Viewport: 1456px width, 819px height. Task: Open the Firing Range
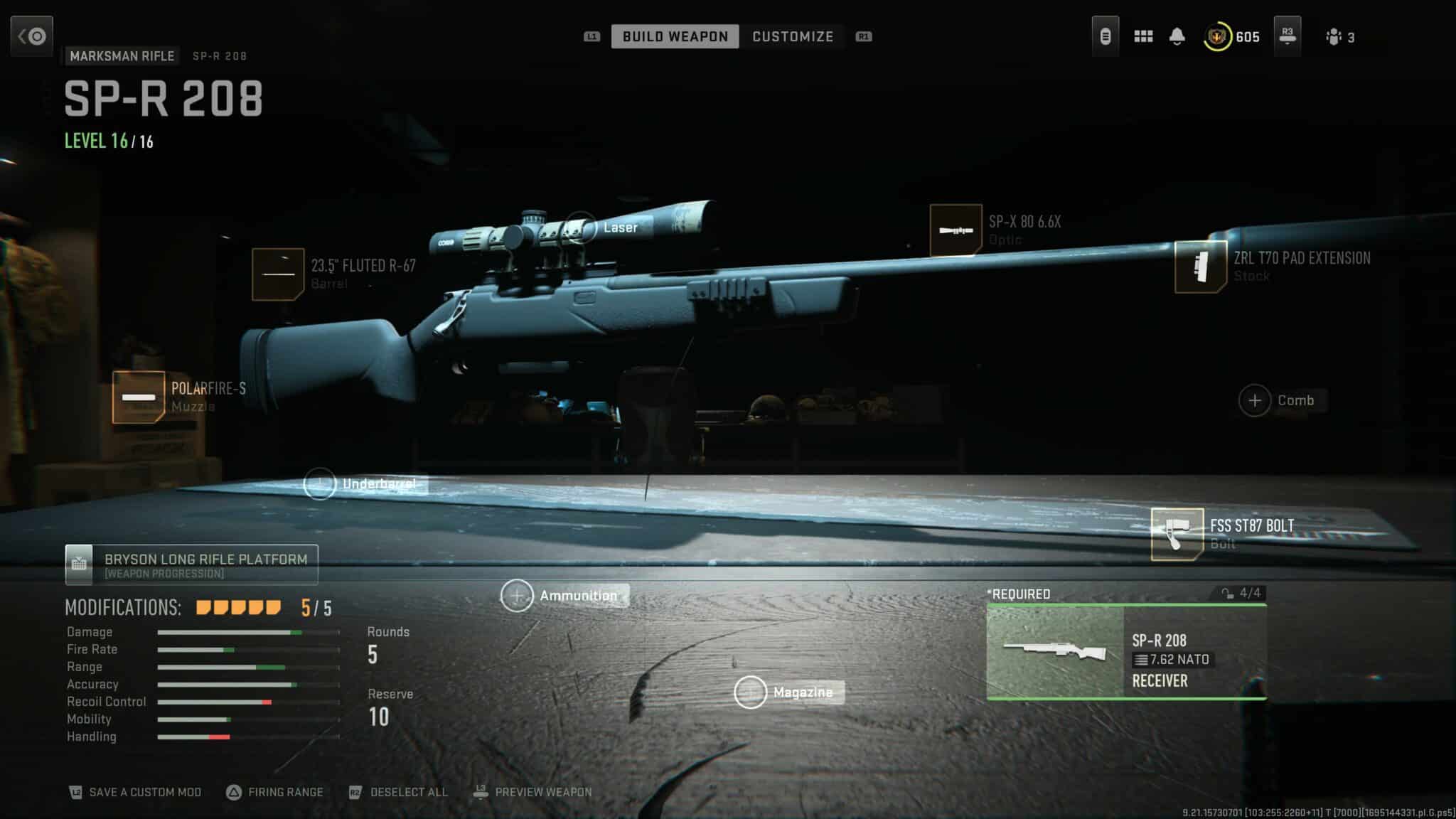[x=275, y=792]
